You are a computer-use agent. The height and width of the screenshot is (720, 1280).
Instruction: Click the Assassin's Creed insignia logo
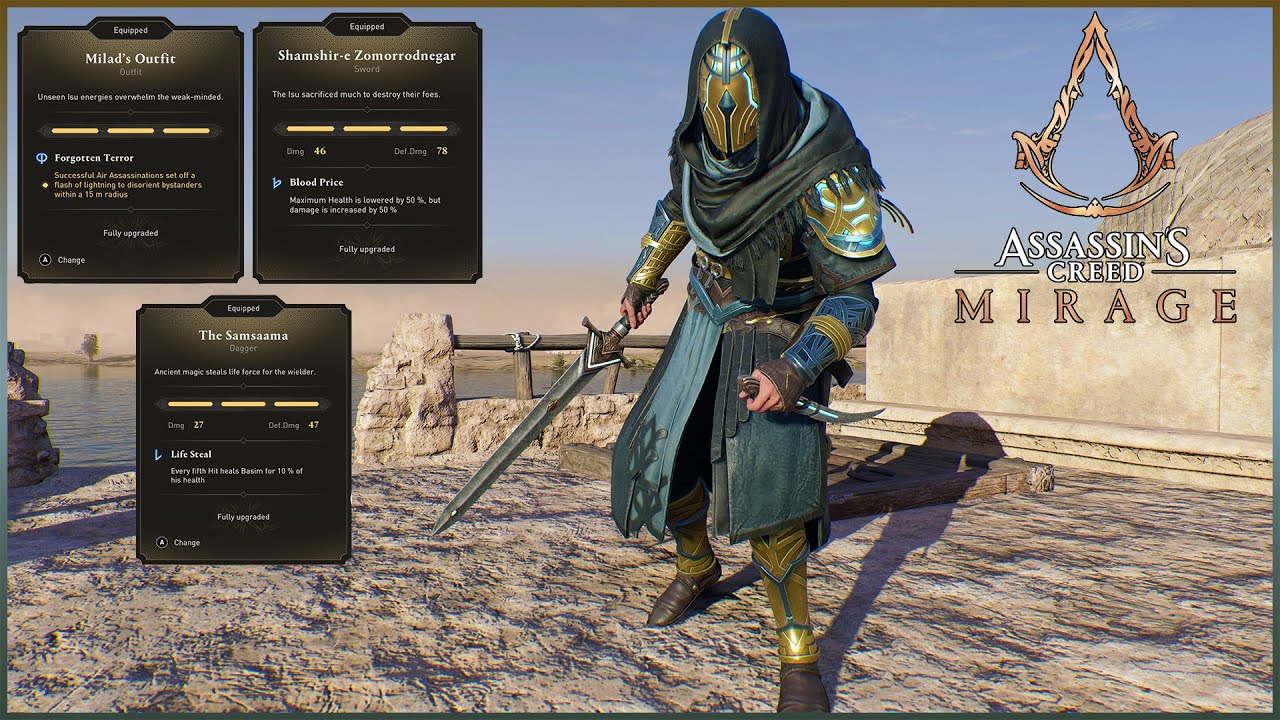1097,110
